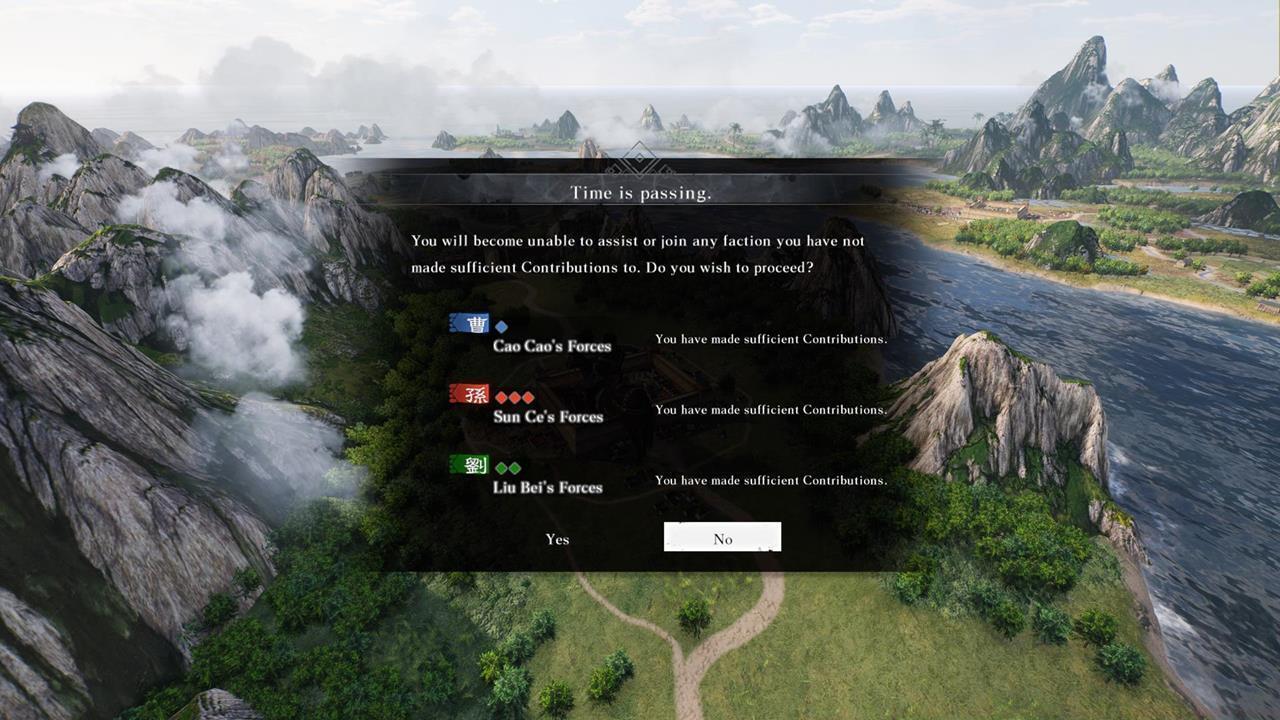
Task: Select the first red diamond for Sun Ce
Action: pos(501,396)
